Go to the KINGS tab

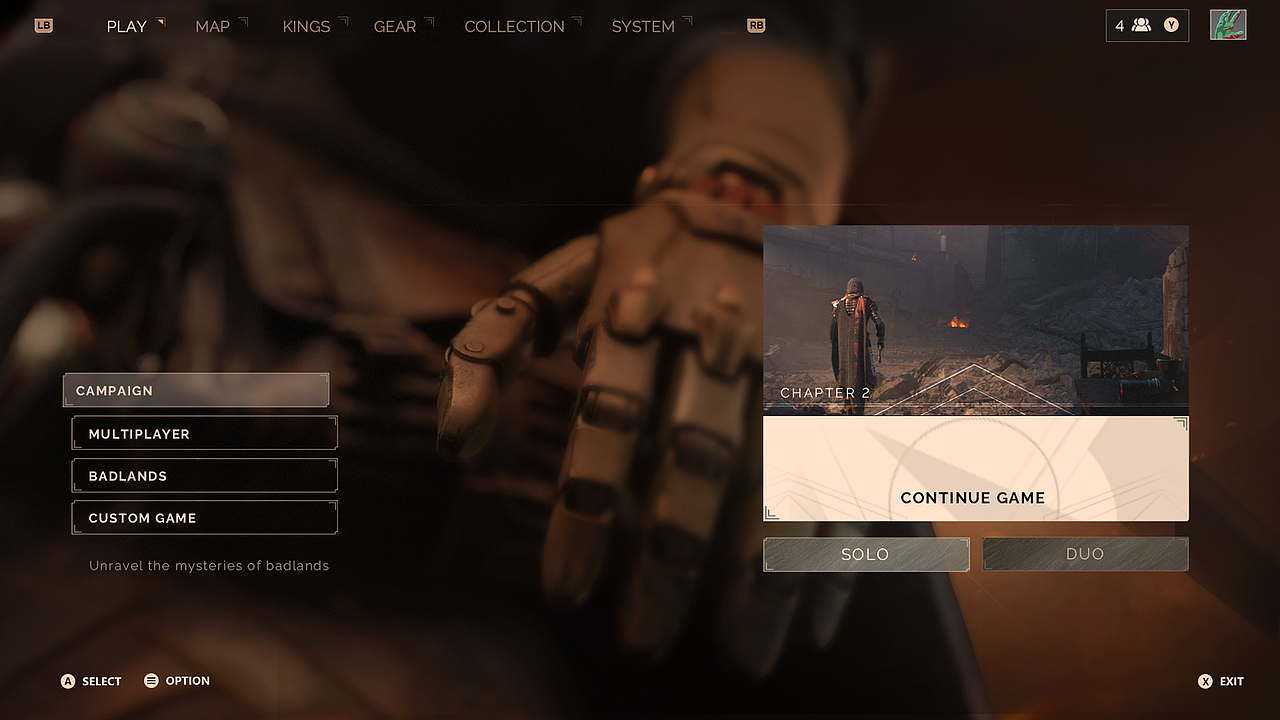click(306, 27)
